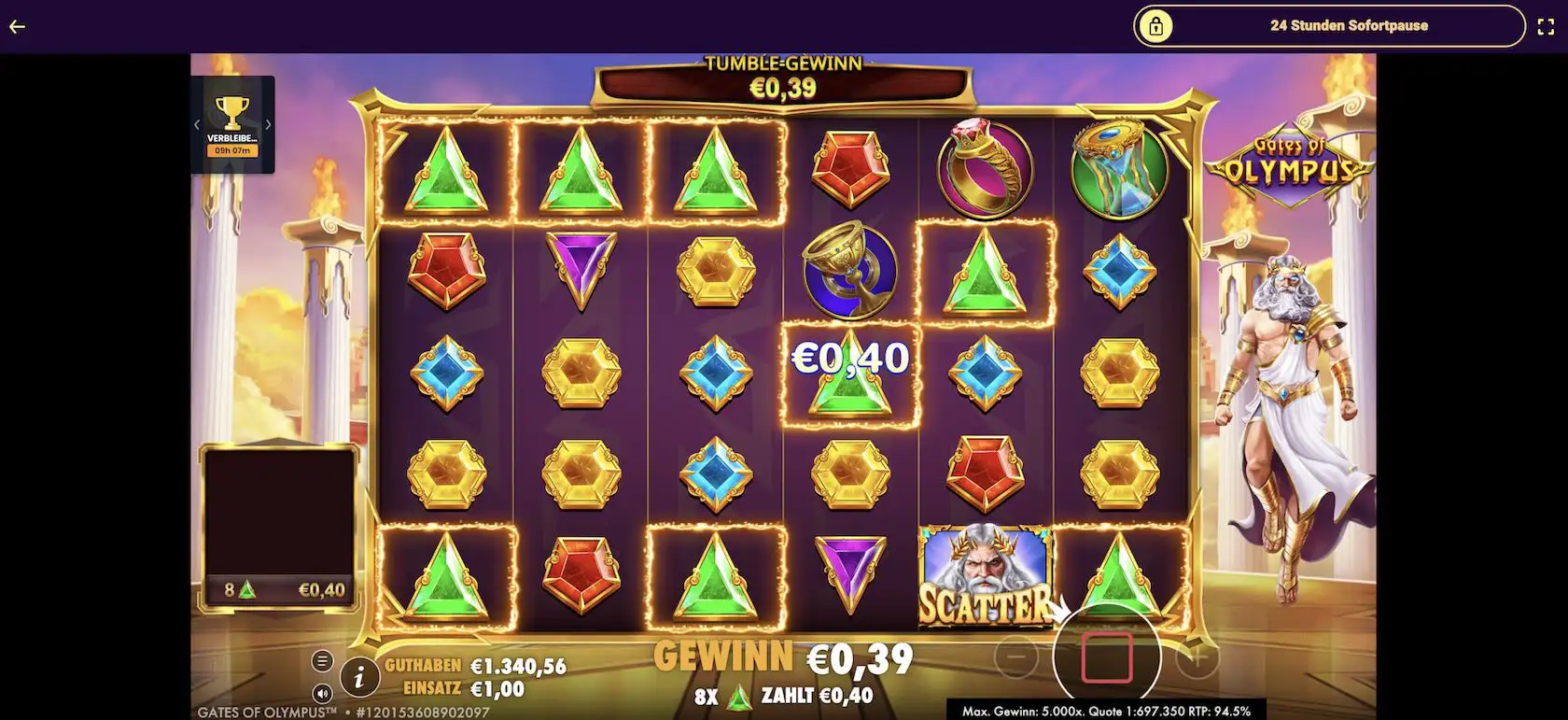Click the left chevron on tournament widget
The height and width of the screenshot is (720, 1568).
(196, 122)
